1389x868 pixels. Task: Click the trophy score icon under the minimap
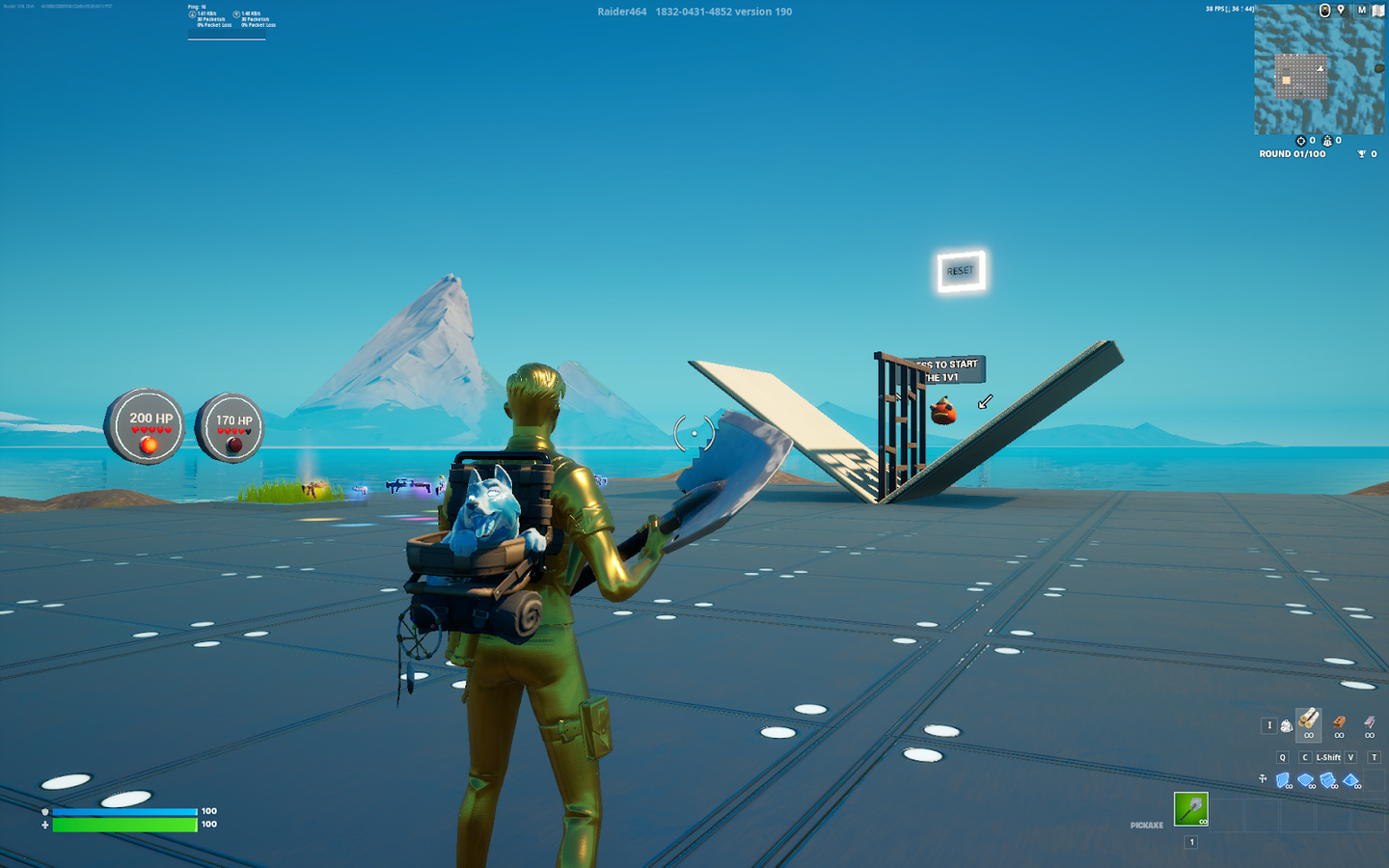[x=1361, y=153]
